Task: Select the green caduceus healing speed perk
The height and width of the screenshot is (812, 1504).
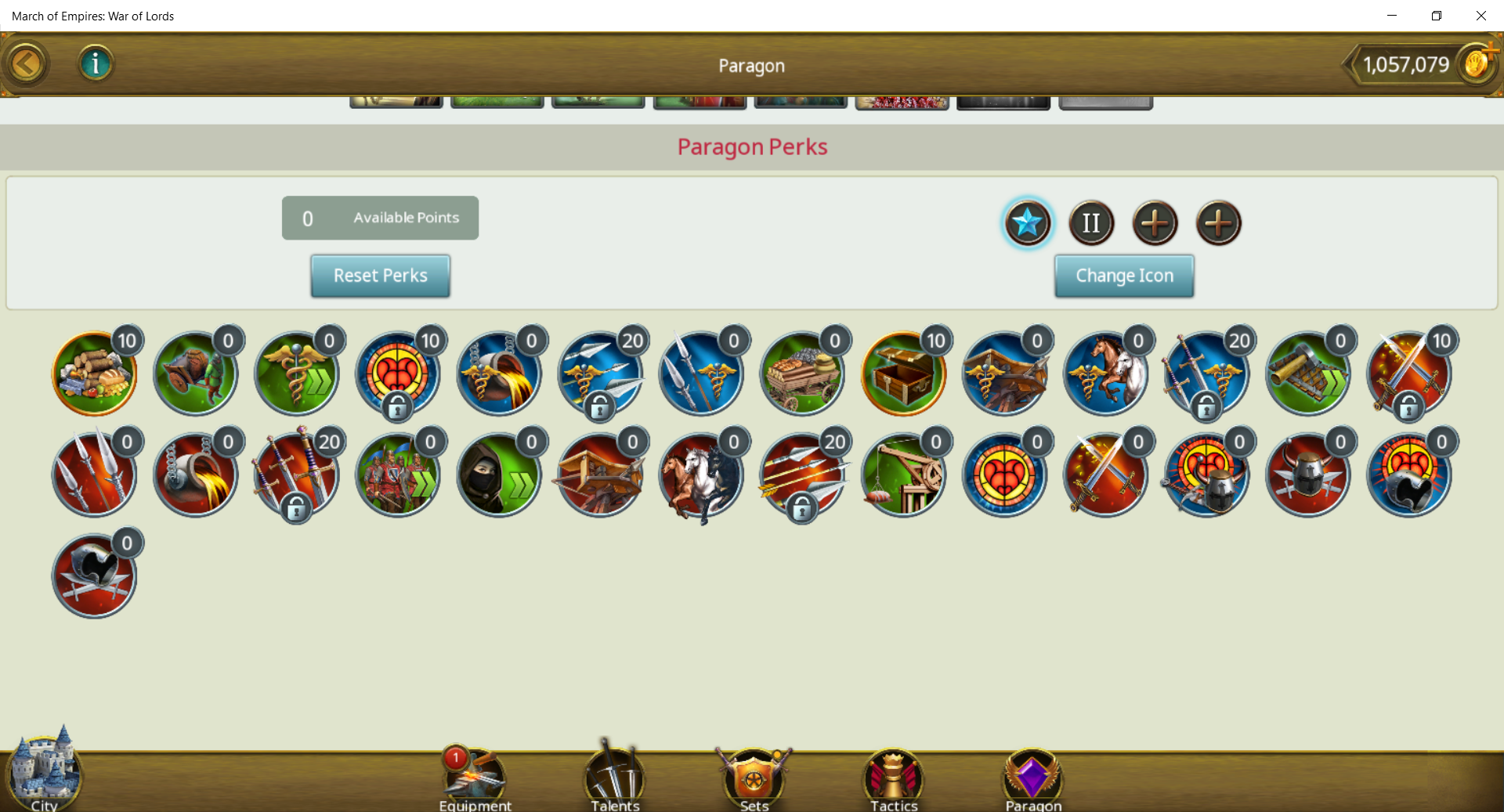Action: (x=296, y=374)
